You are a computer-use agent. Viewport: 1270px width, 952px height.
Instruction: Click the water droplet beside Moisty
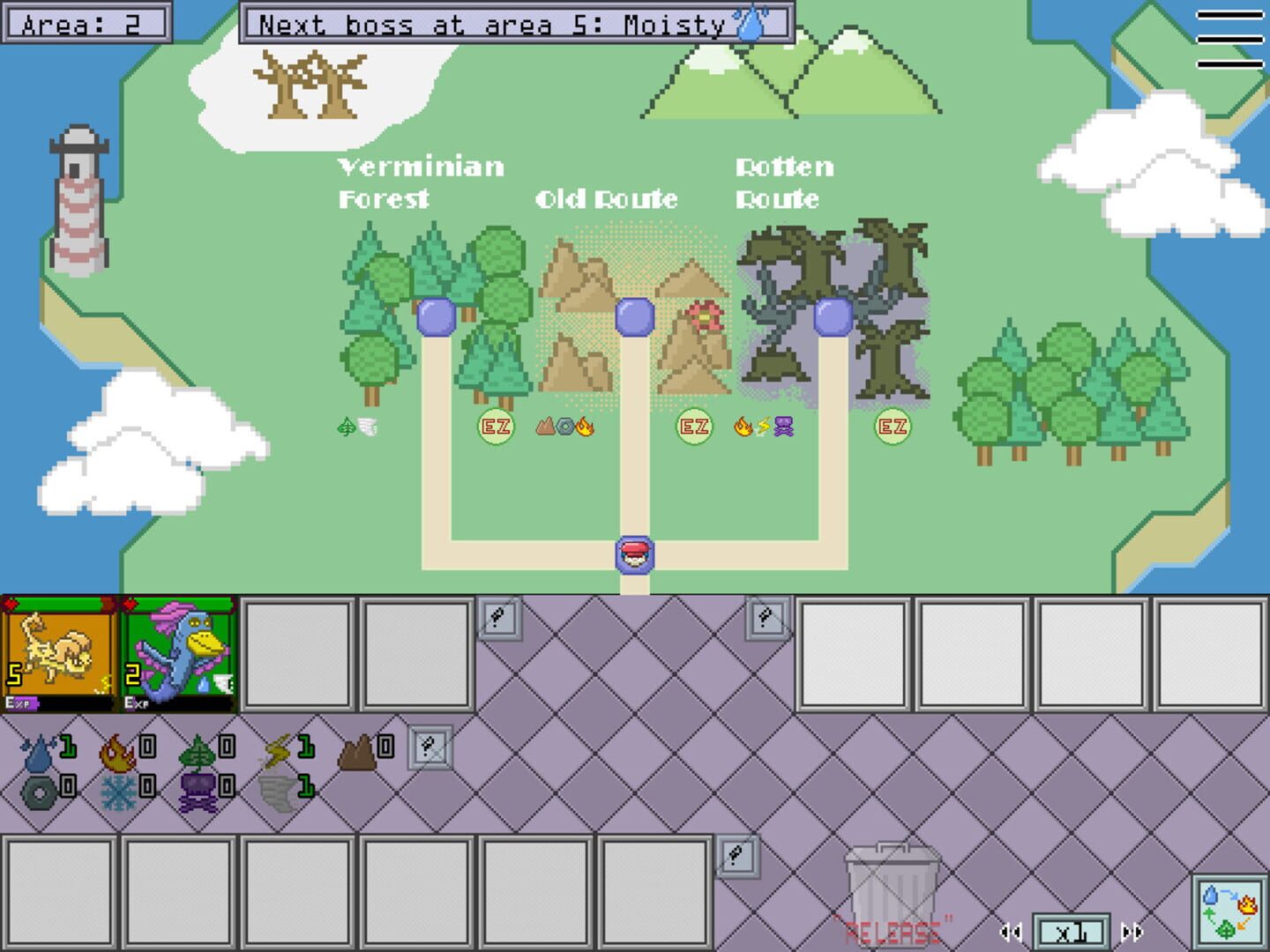click(x=748, y=23)
